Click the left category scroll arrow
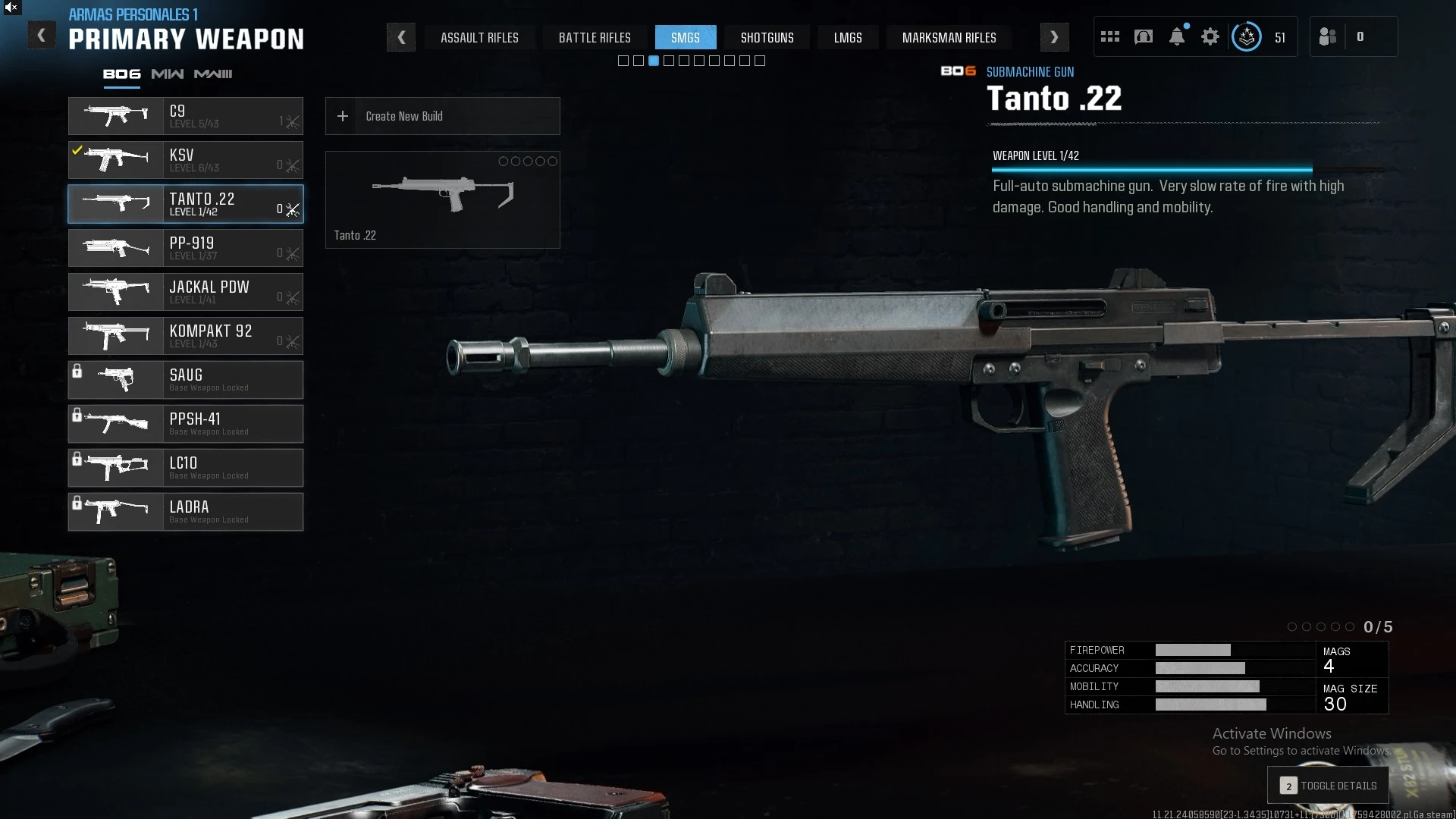Screen dimensions: 1456x819 [x=401, y=37]
